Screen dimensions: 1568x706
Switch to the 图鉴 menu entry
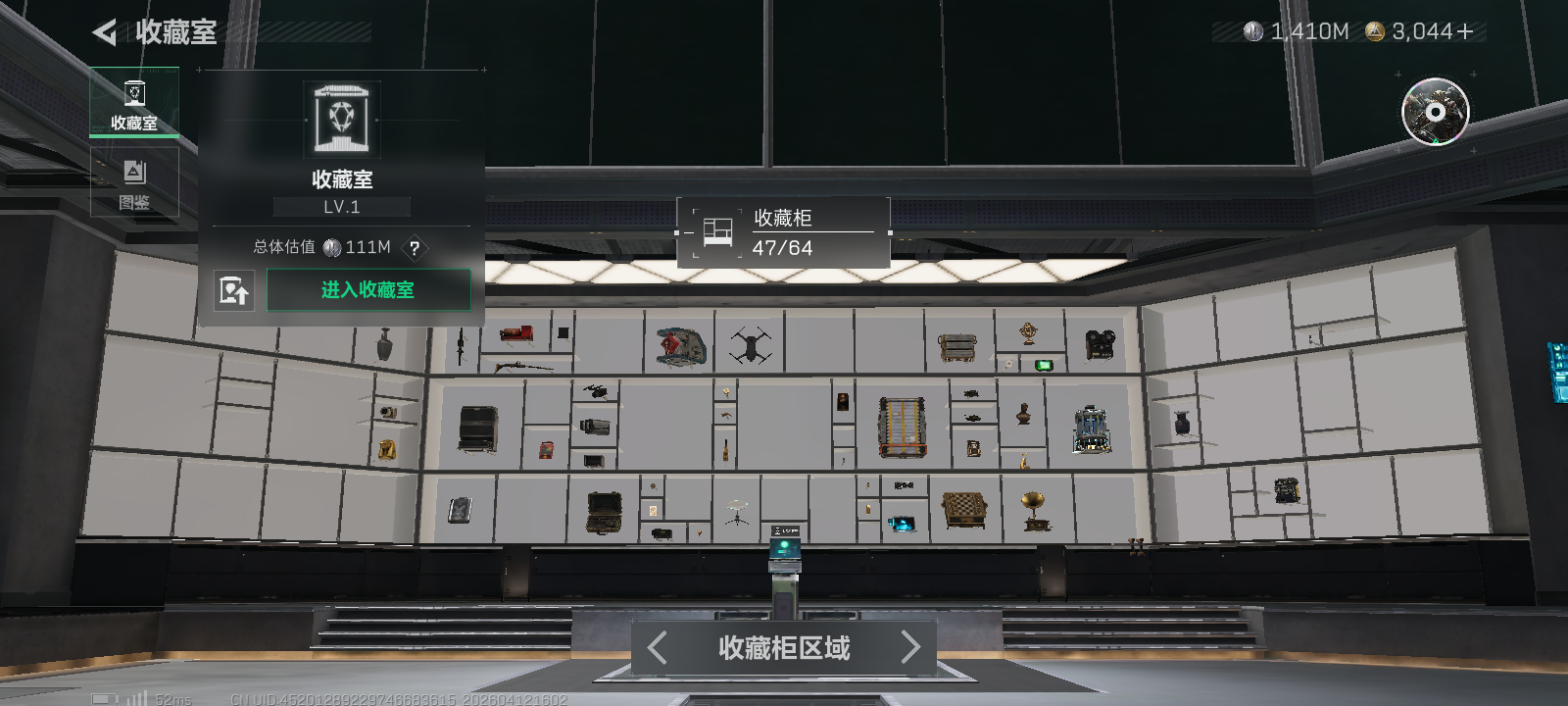pyautogui.click(x=134, y=181)
